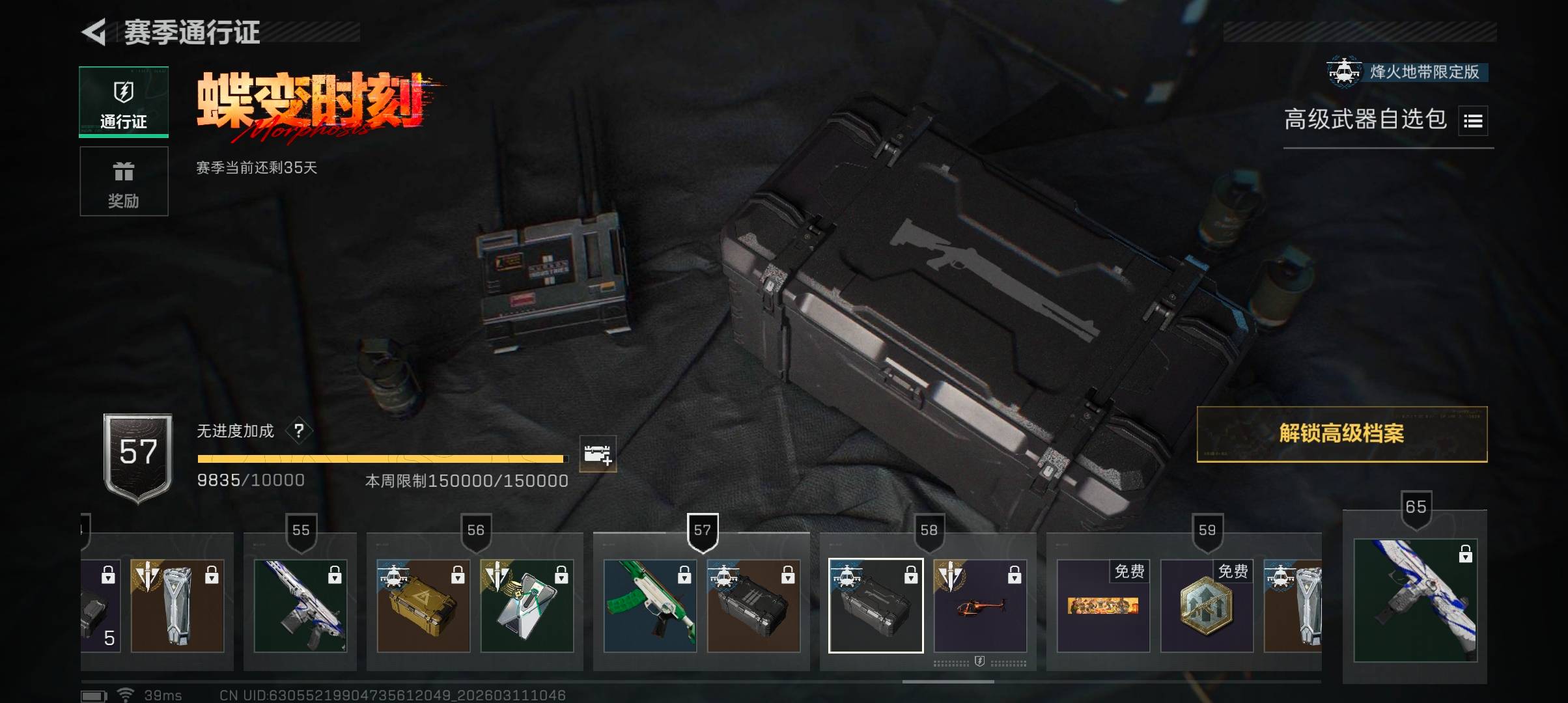
Task: Open the list icon beside 高级武器自选包
Action: (x=1472, y=121)
